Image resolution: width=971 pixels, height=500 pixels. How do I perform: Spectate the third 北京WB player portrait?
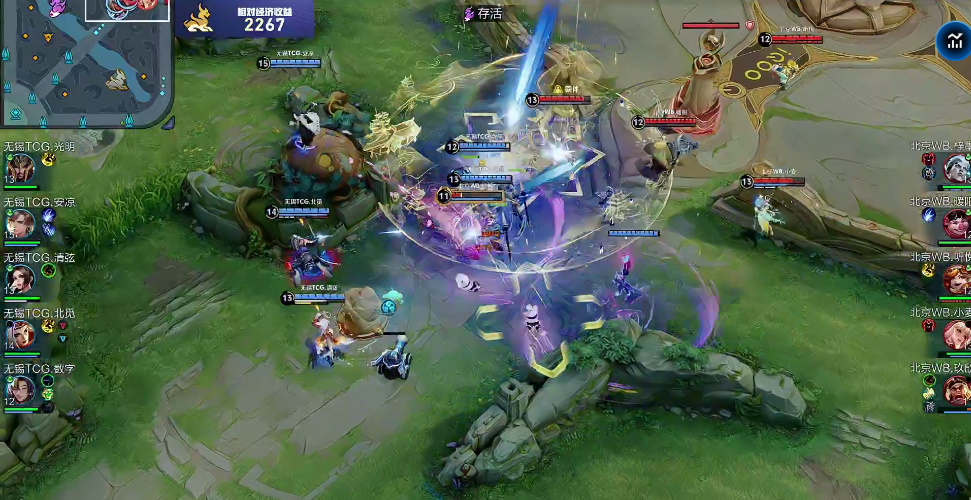957,279
